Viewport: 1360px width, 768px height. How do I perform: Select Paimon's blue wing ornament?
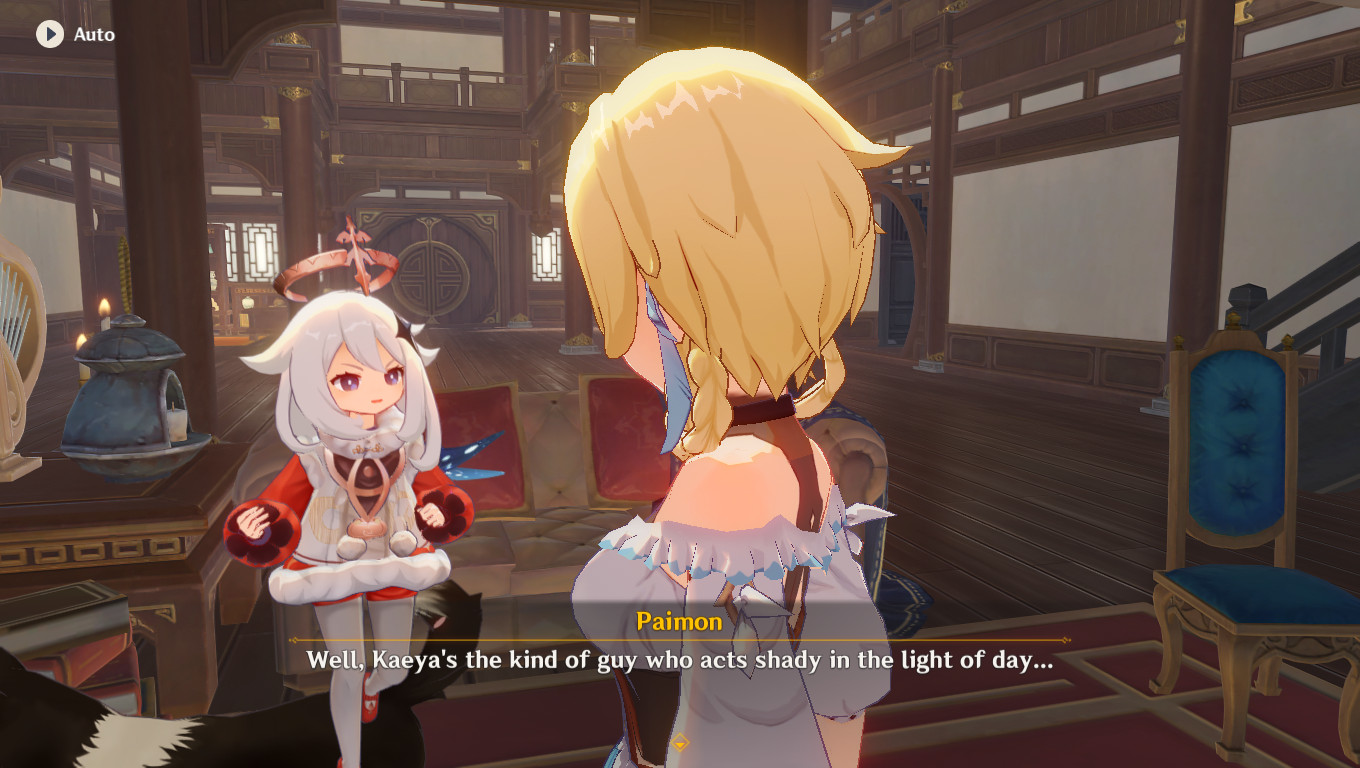[x=466, y=456]
